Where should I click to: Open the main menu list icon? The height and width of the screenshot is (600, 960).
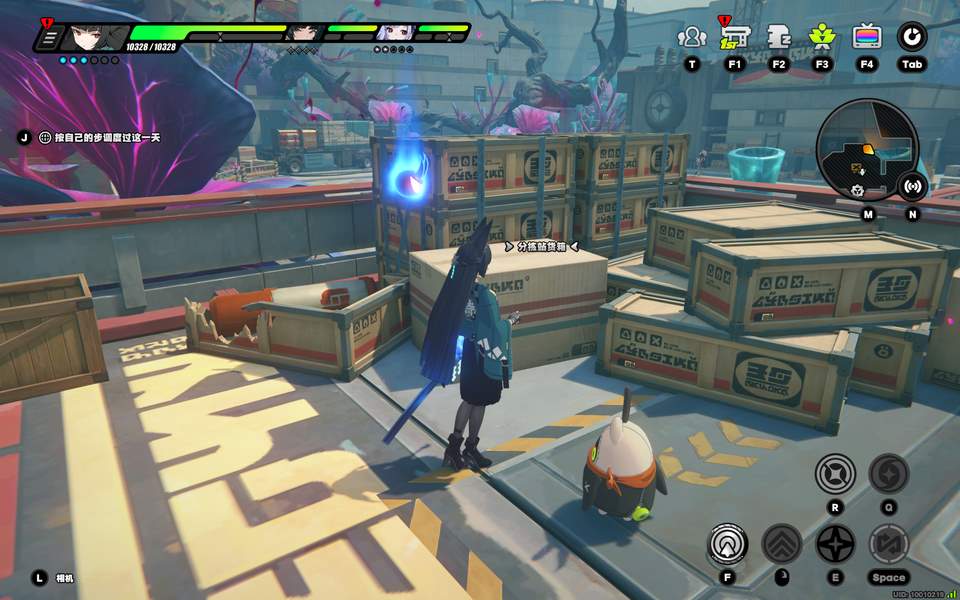48,38
